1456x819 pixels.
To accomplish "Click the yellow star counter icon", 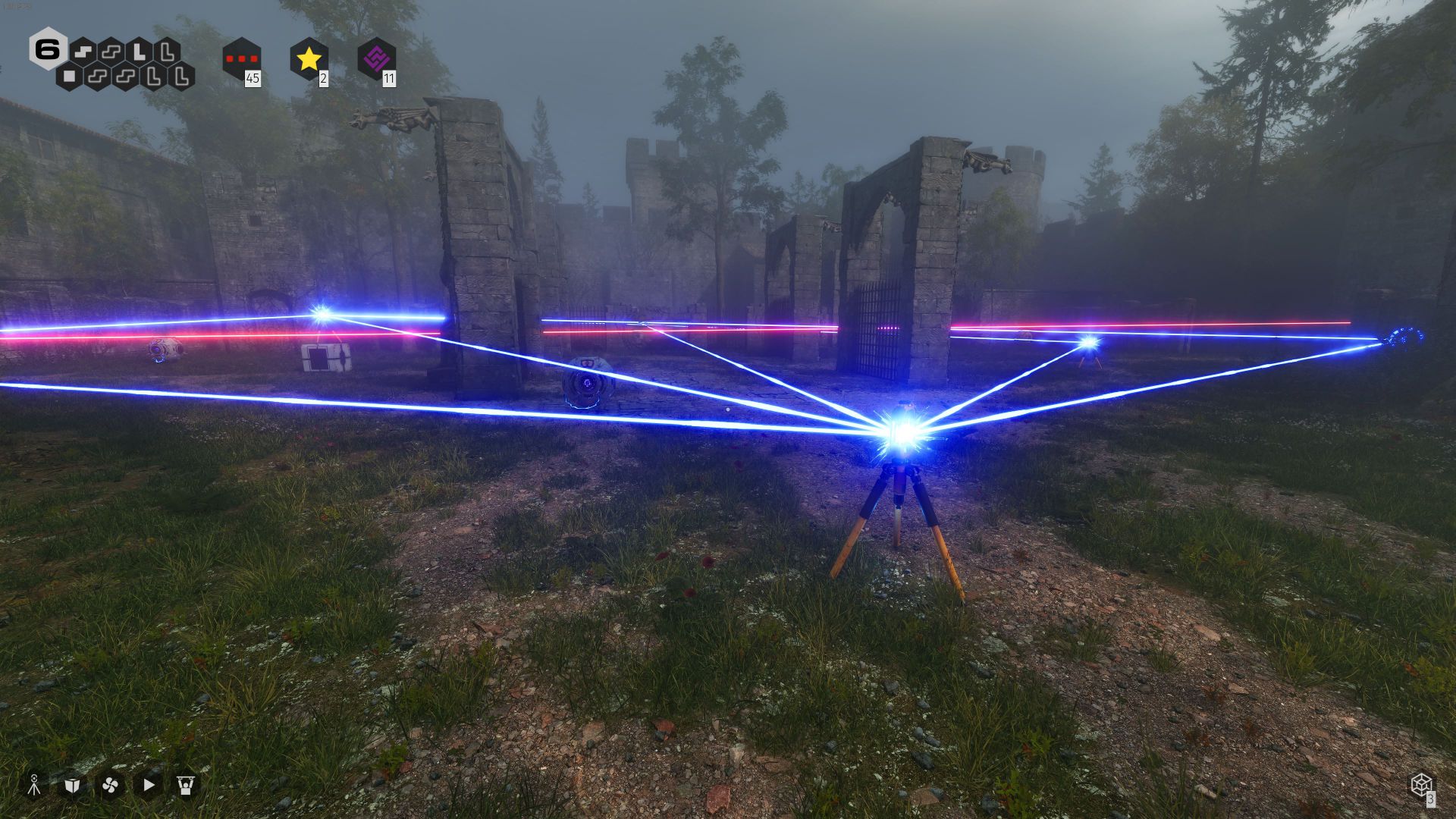I will pyautogui.click(x=309, y=58).
